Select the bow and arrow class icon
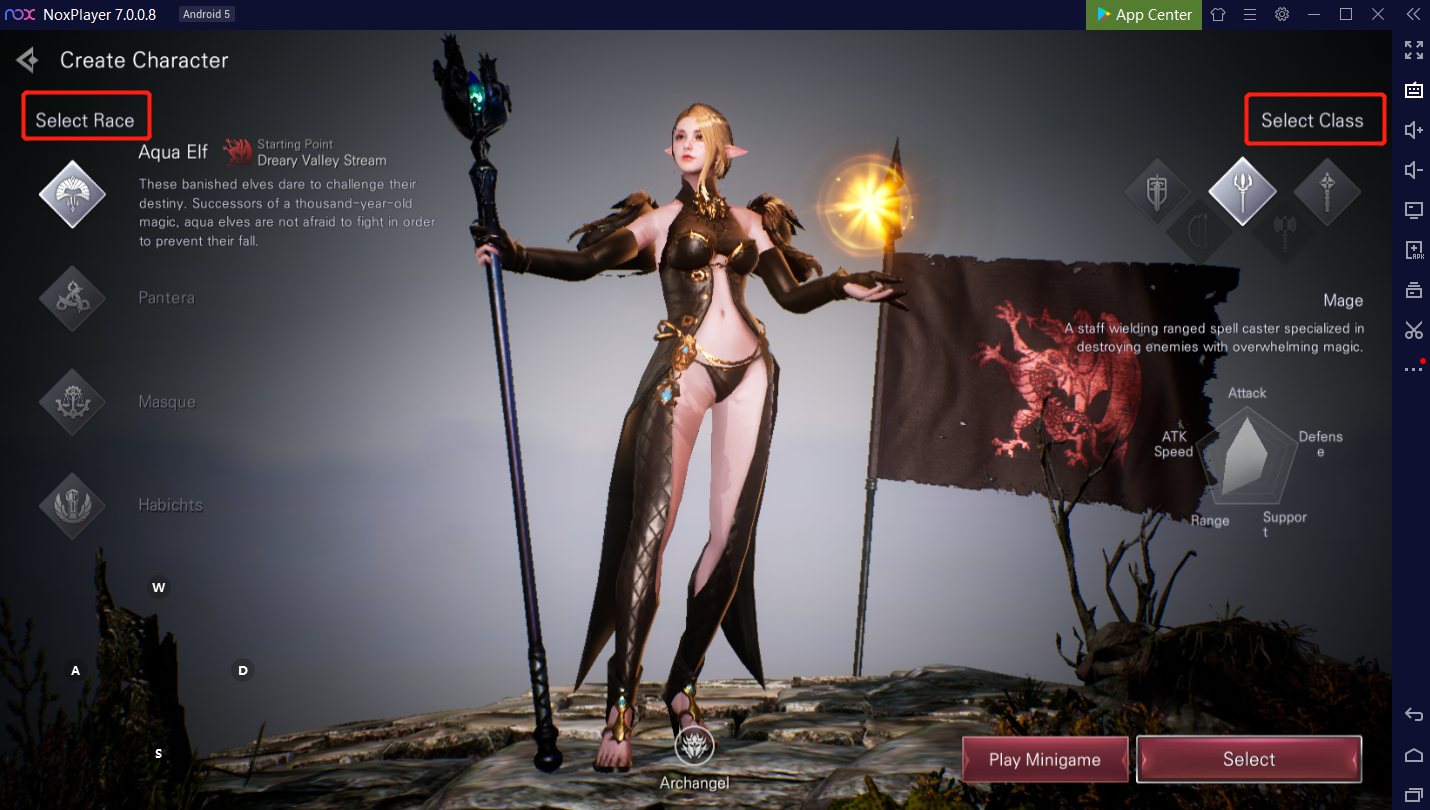Image resolution: width=1430 pixels, height=810 pixels. pos(1199,233)
